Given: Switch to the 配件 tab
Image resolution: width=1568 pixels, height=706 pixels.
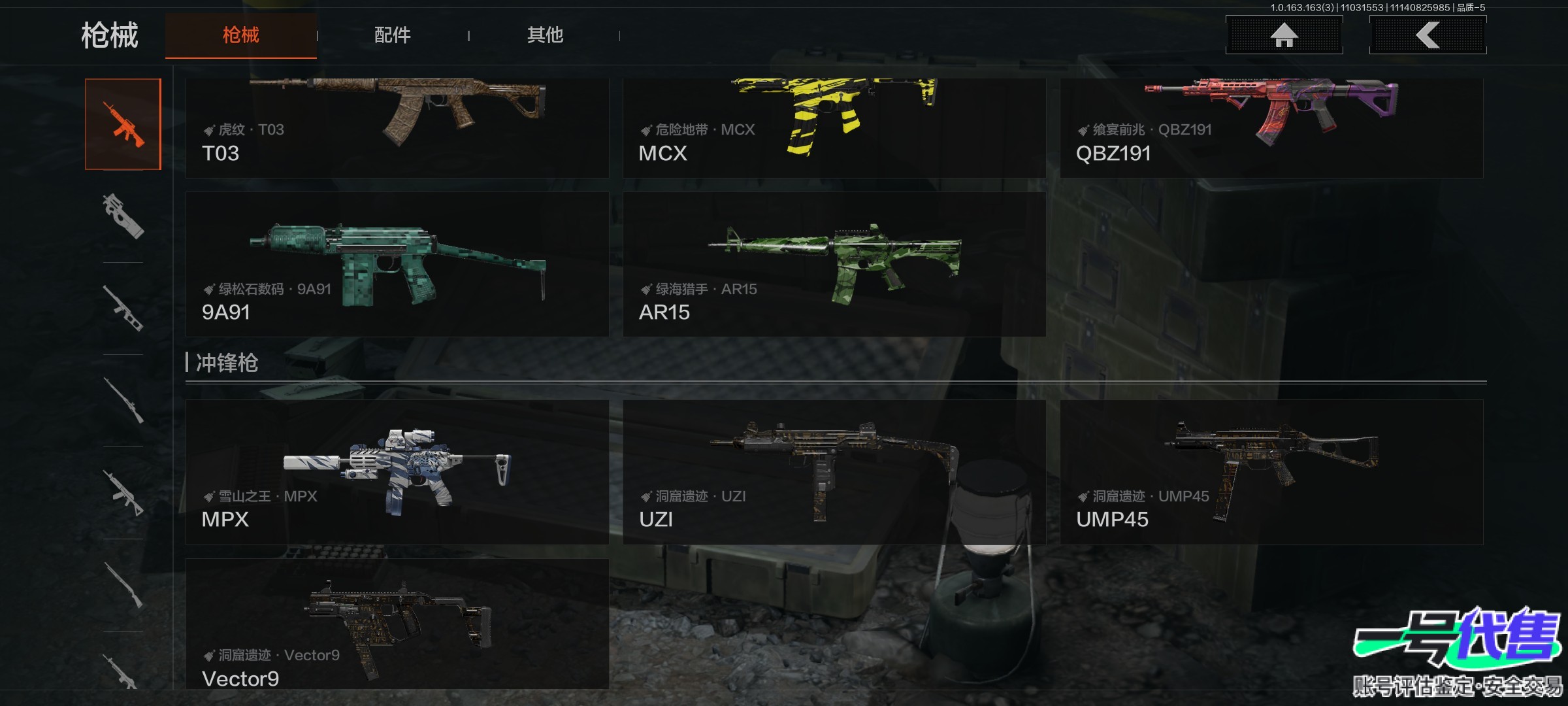Looking at the screenshot, I should pos(392,35).
